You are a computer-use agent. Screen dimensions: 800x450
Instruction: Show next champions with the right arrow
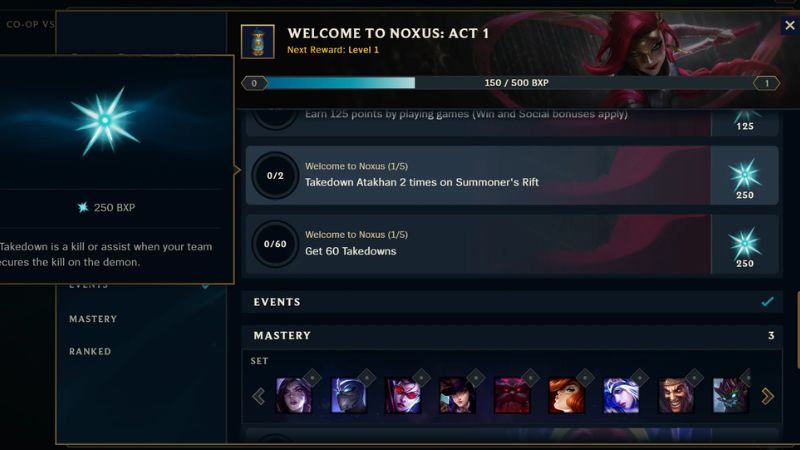[x=768, y=396]
